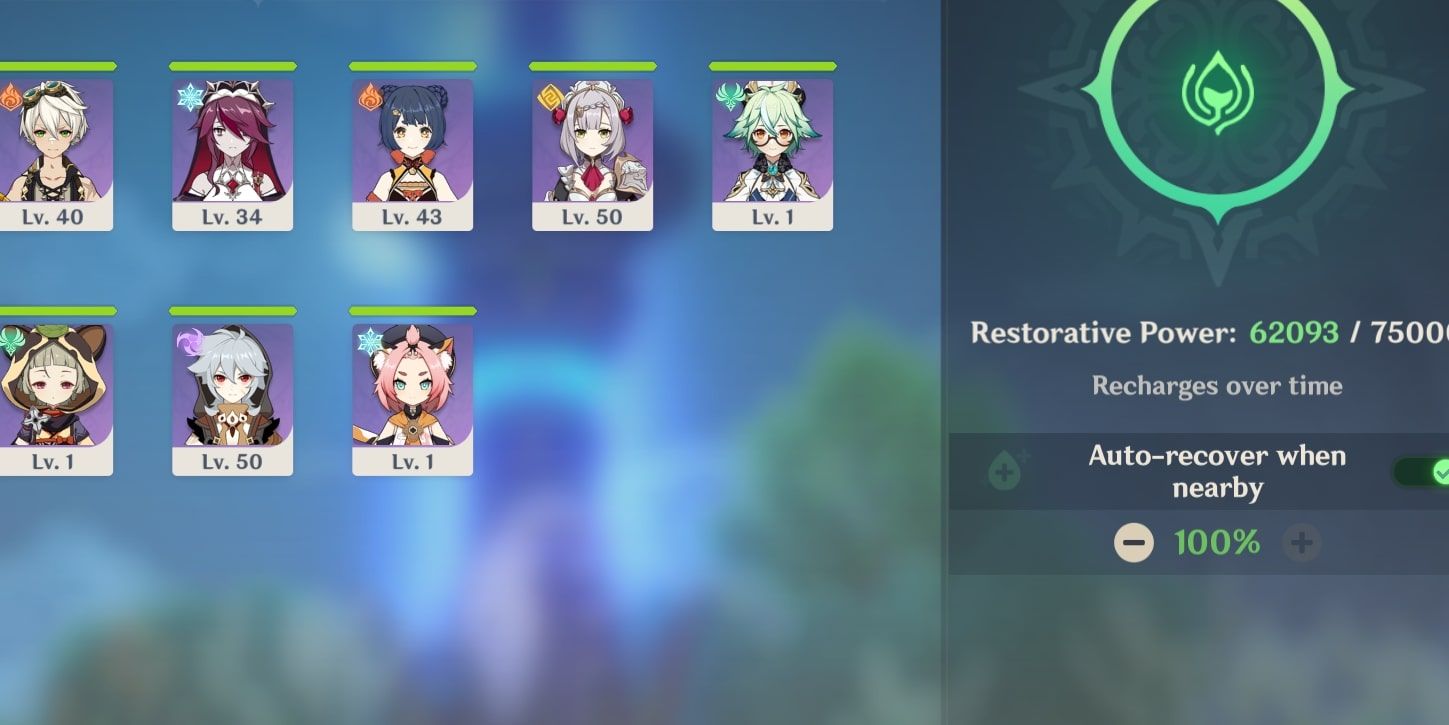Choose the green-haired Sucrose card

click(772, 154)
